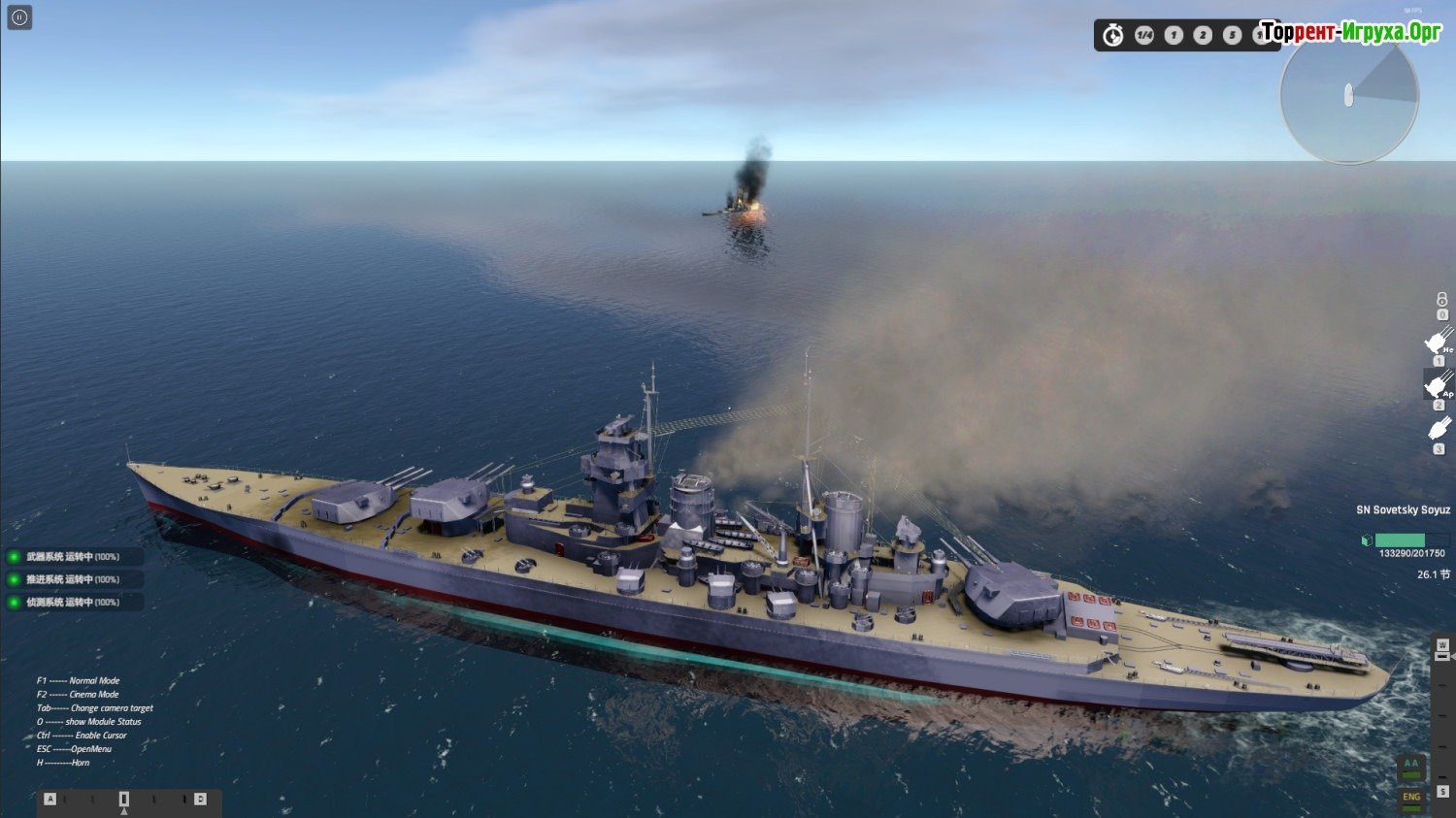Screen dimensions: 1456x818
Task: Set time speed to 1x
Action: tap(1174, 35)
